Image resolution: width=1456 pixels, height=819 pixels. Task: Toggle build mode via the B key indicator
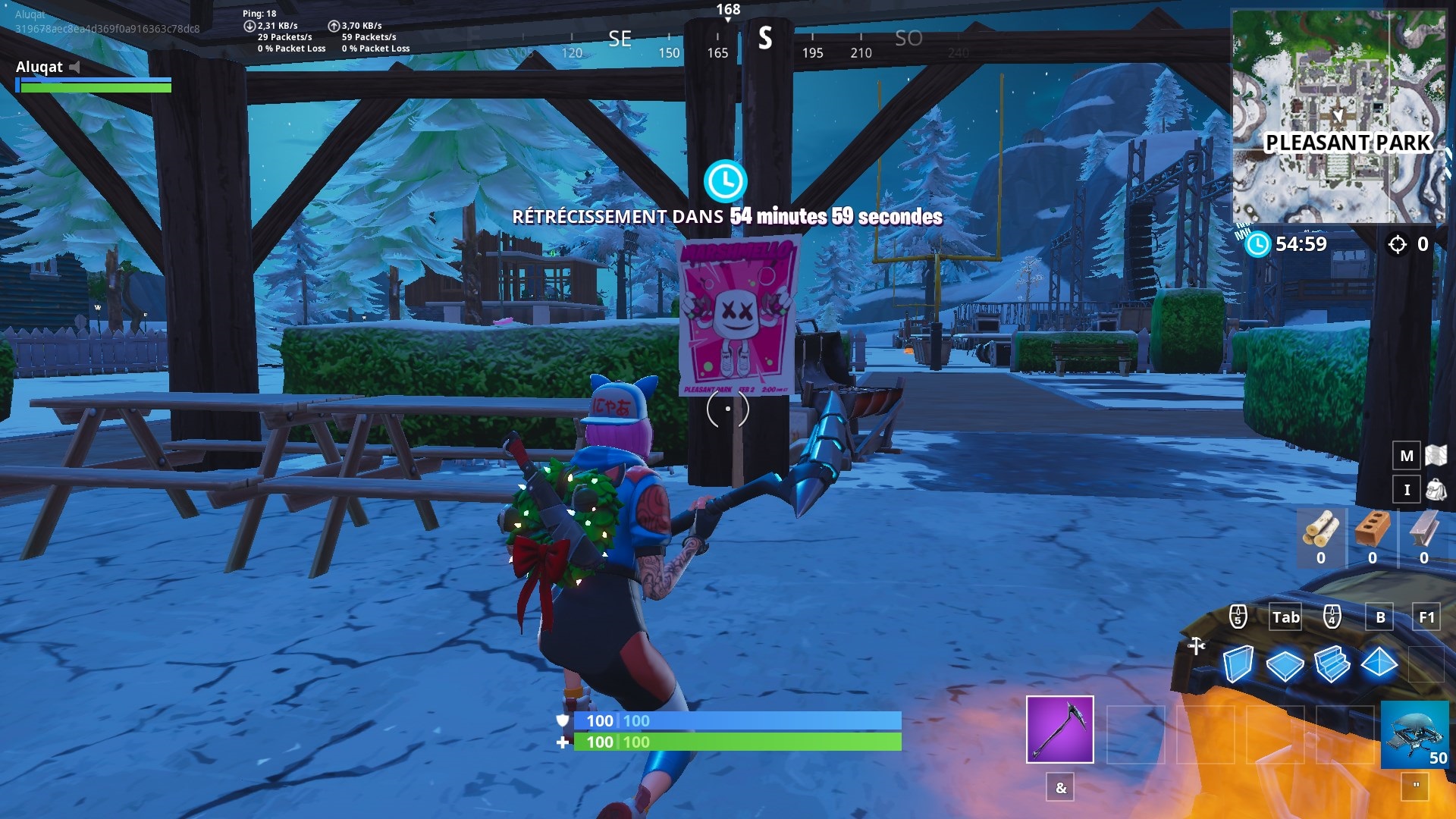(x=1381, y=617)
